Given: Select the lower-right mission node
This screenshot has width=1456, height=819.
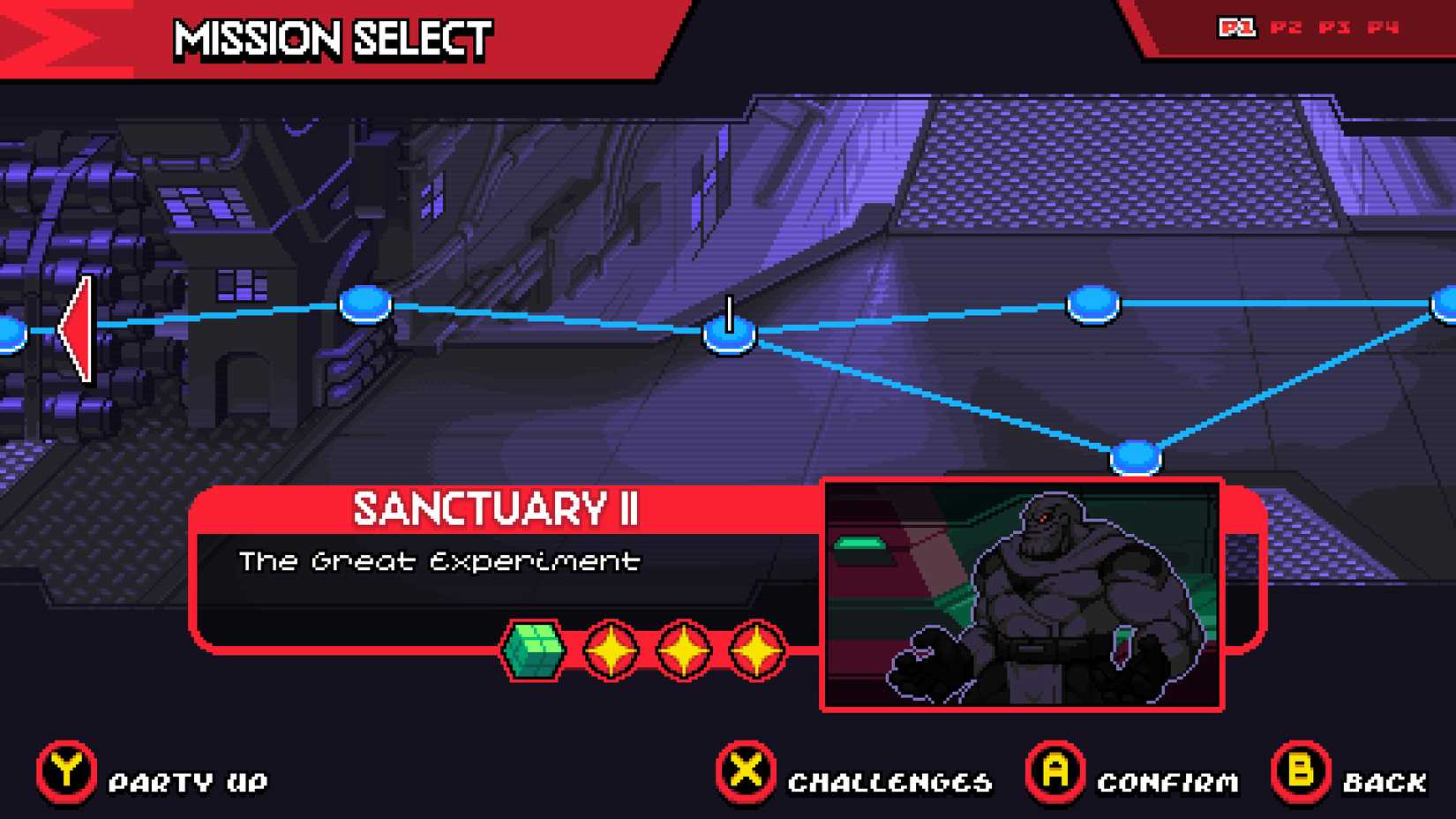Looking at the screenshot, I should (x=1136, y=458).
